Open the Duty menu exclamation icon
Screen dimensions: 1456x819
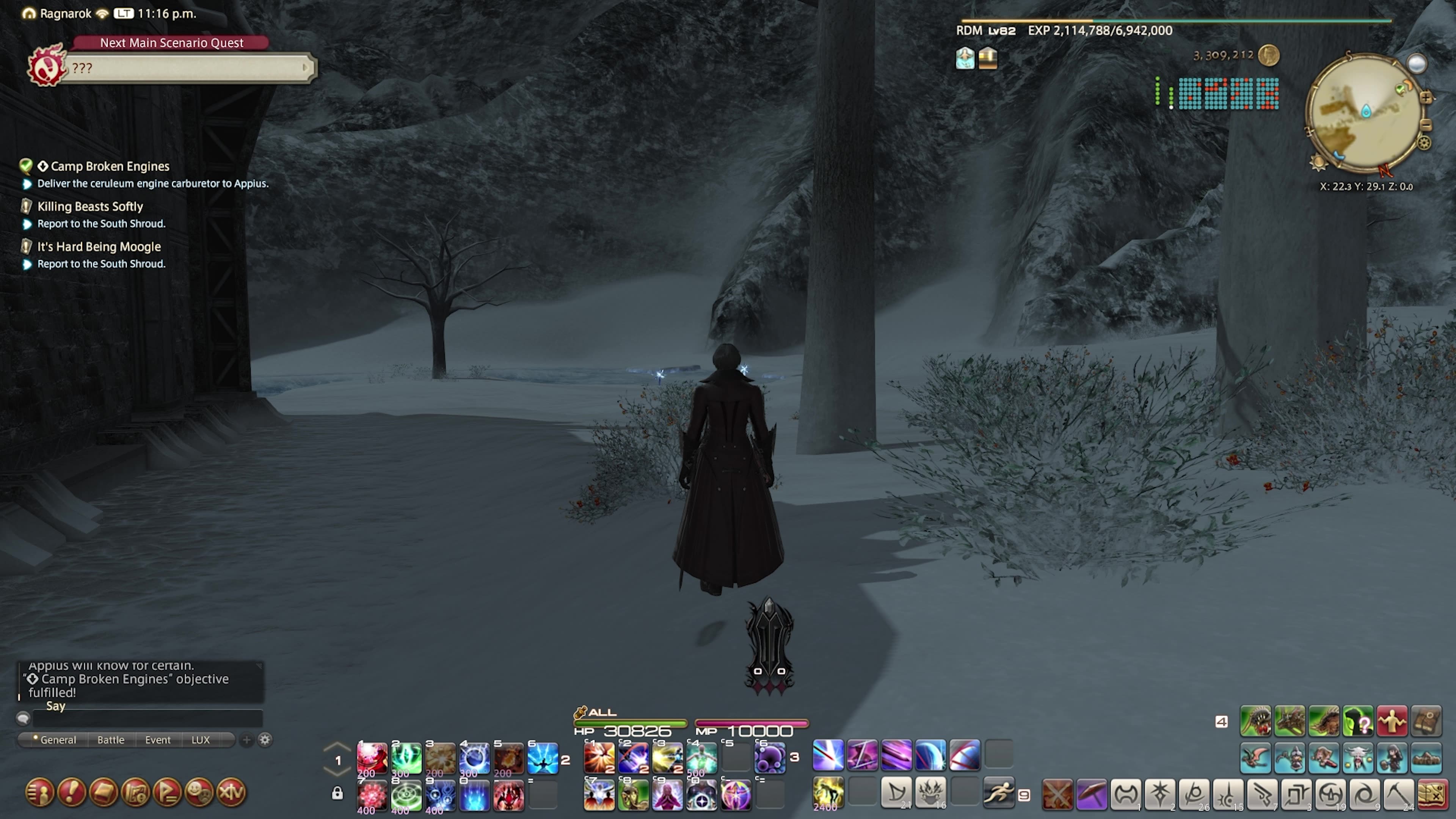pyautogui.click(x=72, y=793)
